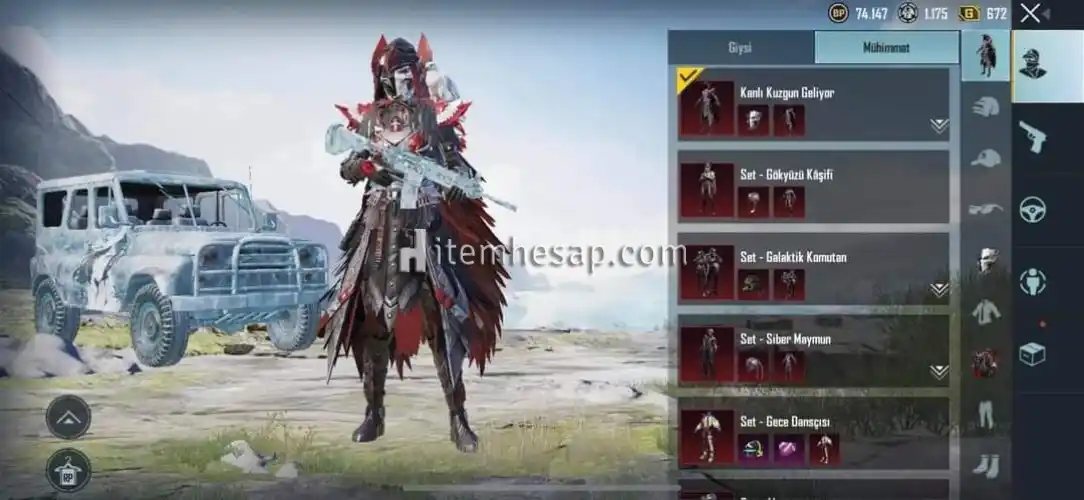This screenshot has width=1084, height=500.
Task: Show the shoes category
Action: click(x=986, y=464)
